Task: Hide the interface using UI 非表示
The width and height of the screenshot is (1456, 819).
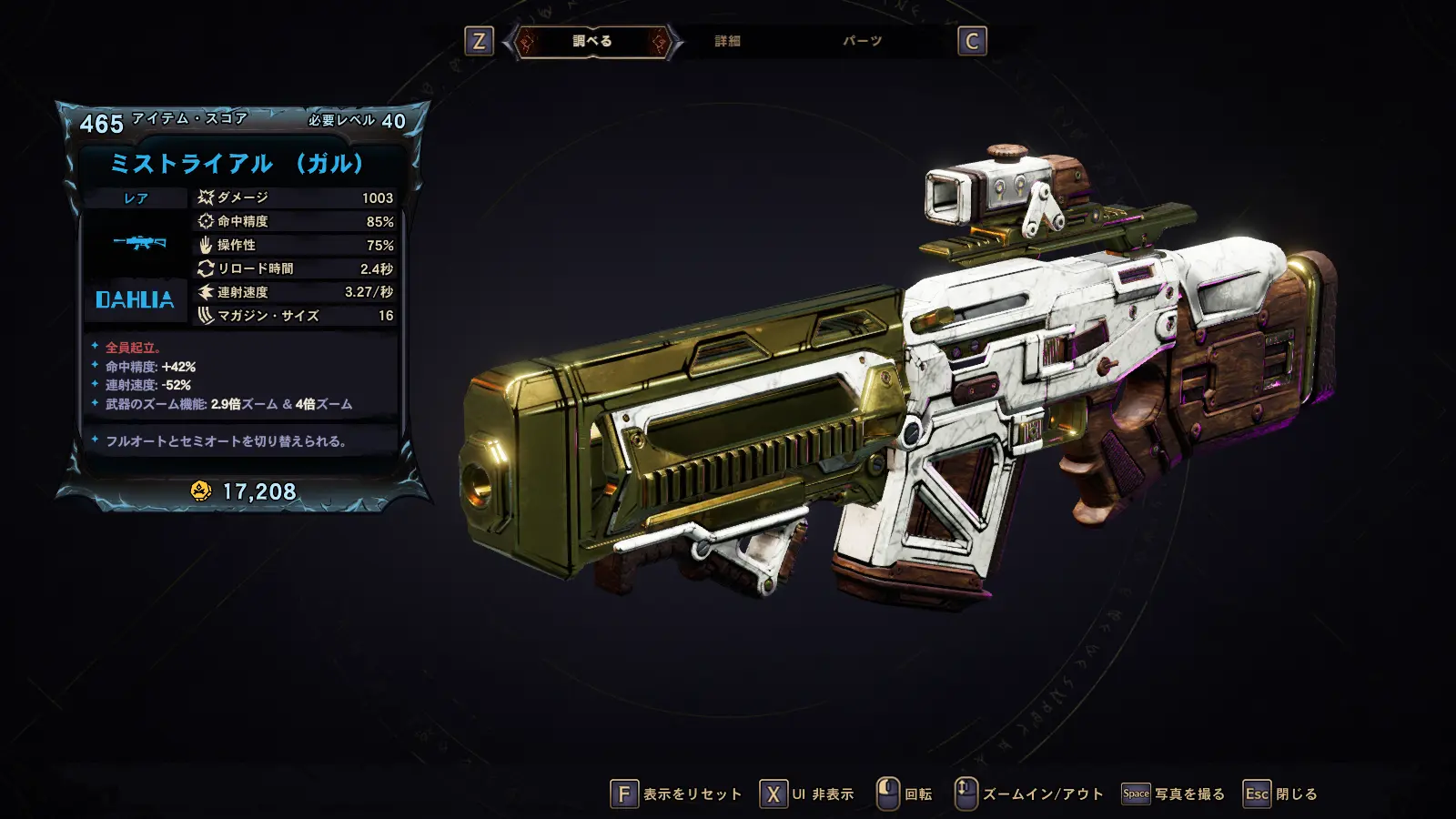Action: tap(807, 794)
